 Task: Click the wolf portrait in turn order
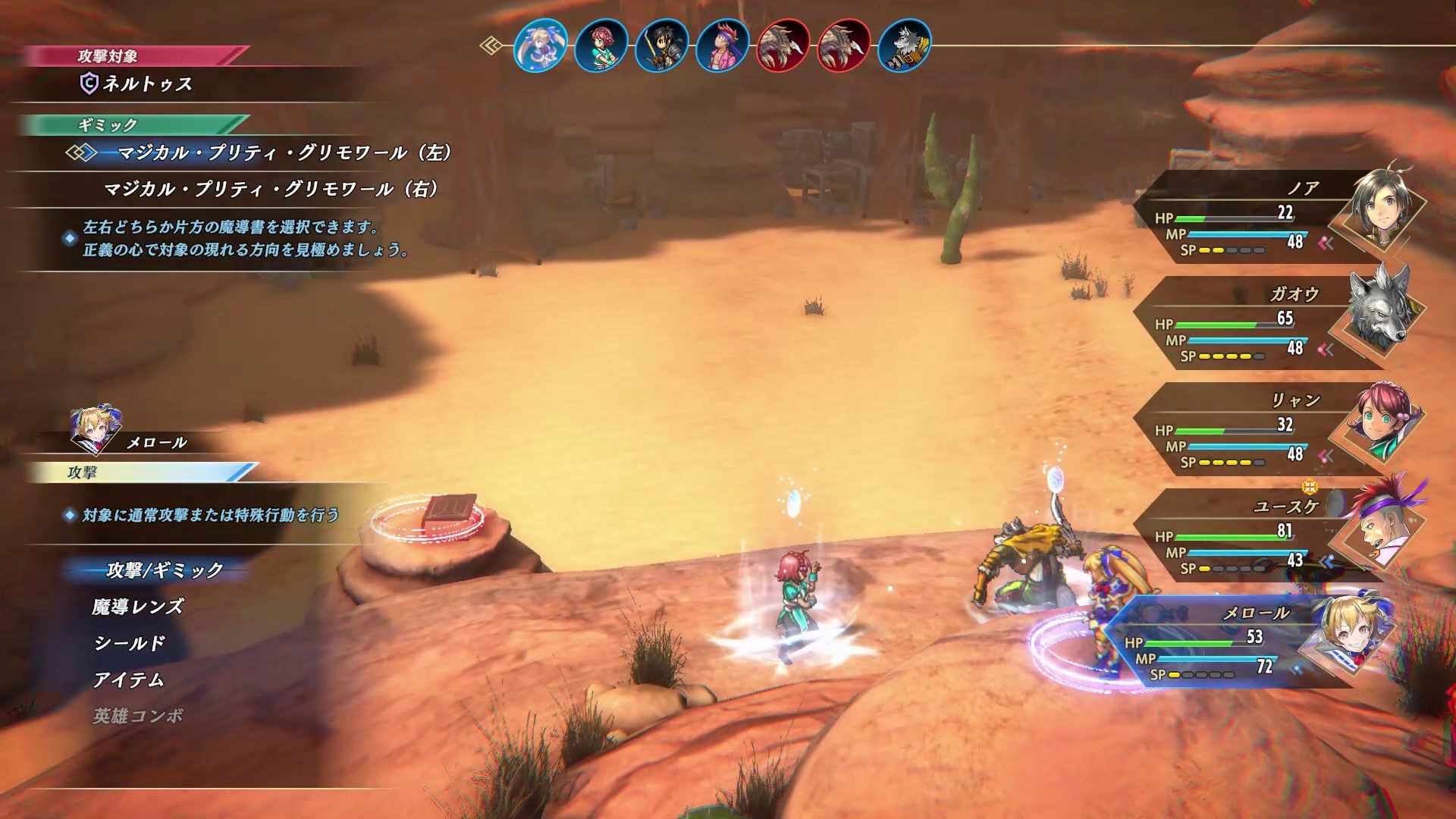pos(904,45)
